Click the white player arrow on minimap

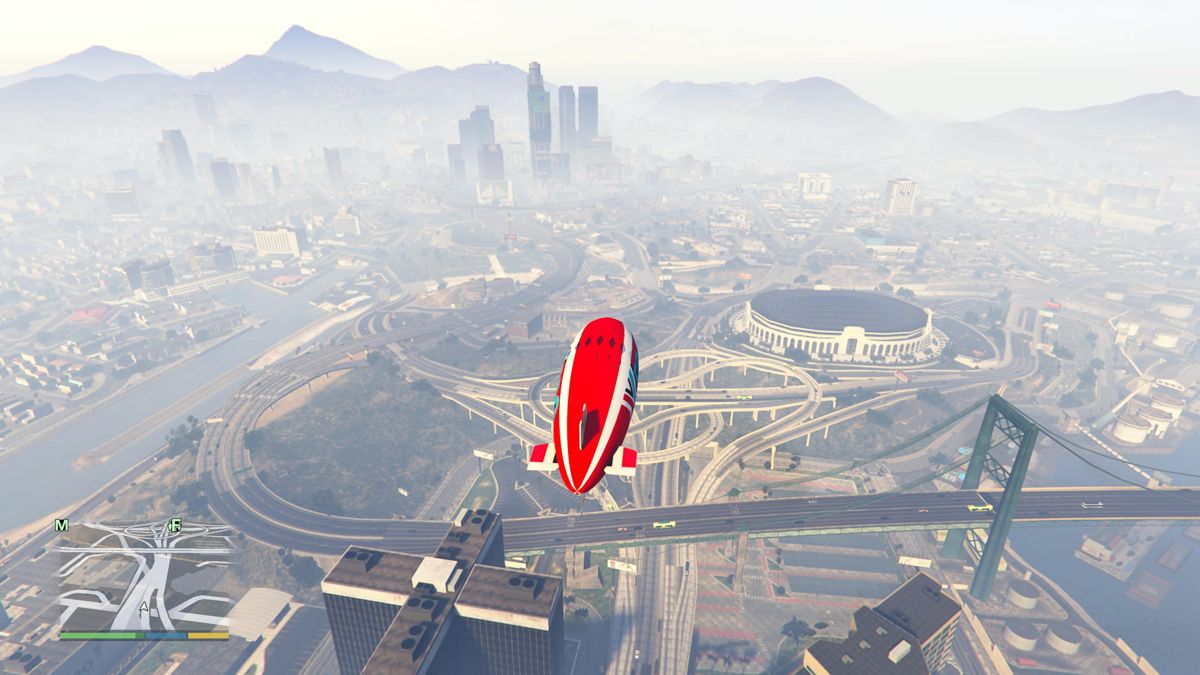pos(144,607)
